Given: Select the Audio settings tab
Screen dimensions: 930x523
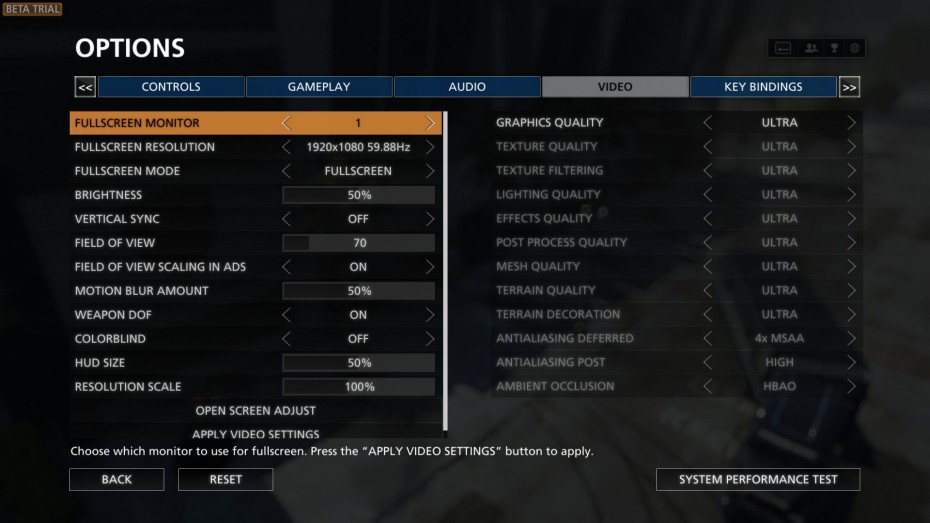Looking at the screenshot, I should pyautogui.click(x=467, y=87).
